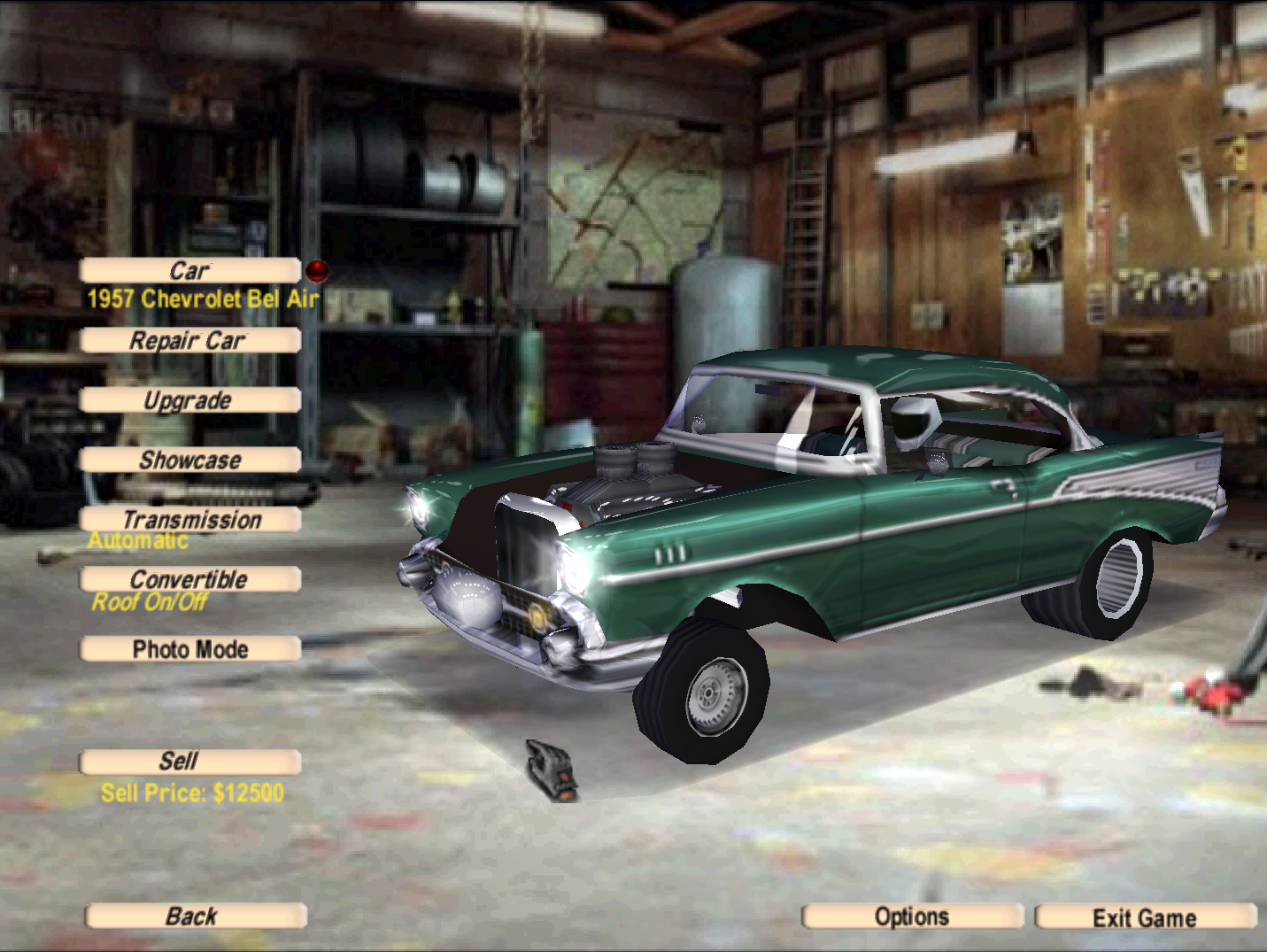Open the Upgrade menu
This screenshot has width=1267, height=952.
[x=190, y=400]
